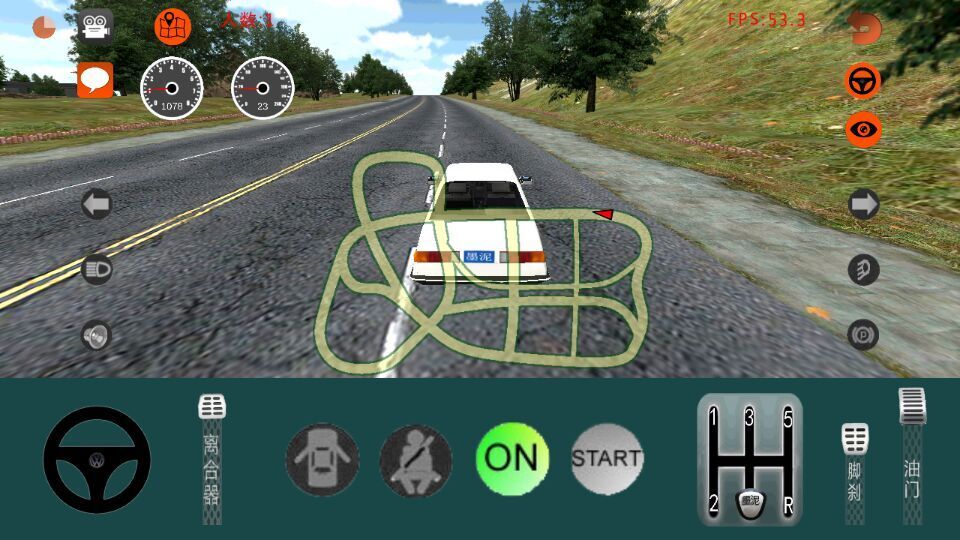This screenshot has height=540, width=960.
Task: Toggle the car door button
Action: 322,460
